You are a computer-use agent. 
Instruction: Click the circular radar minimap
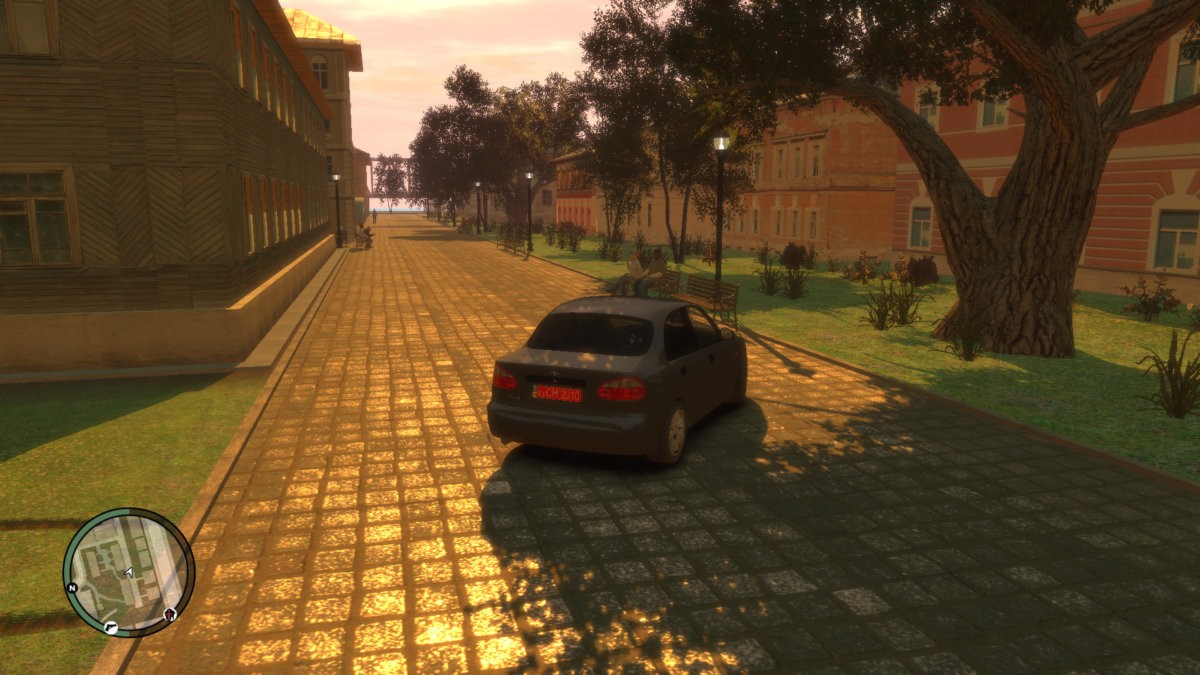pyautogui.click(x=128, y=572)
